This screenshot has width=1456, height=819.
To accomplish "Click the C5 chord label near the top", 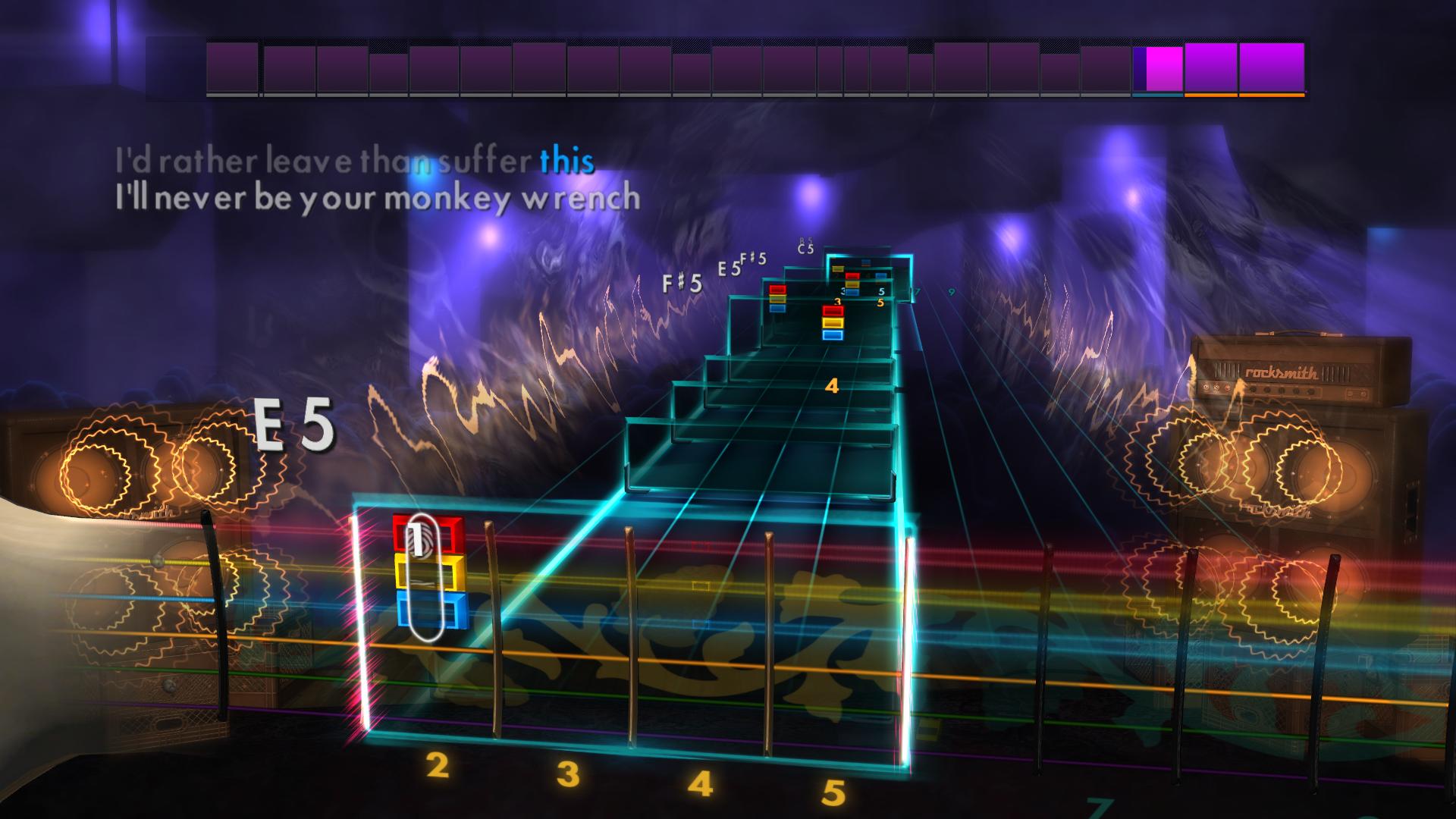I will pos(804,249).
